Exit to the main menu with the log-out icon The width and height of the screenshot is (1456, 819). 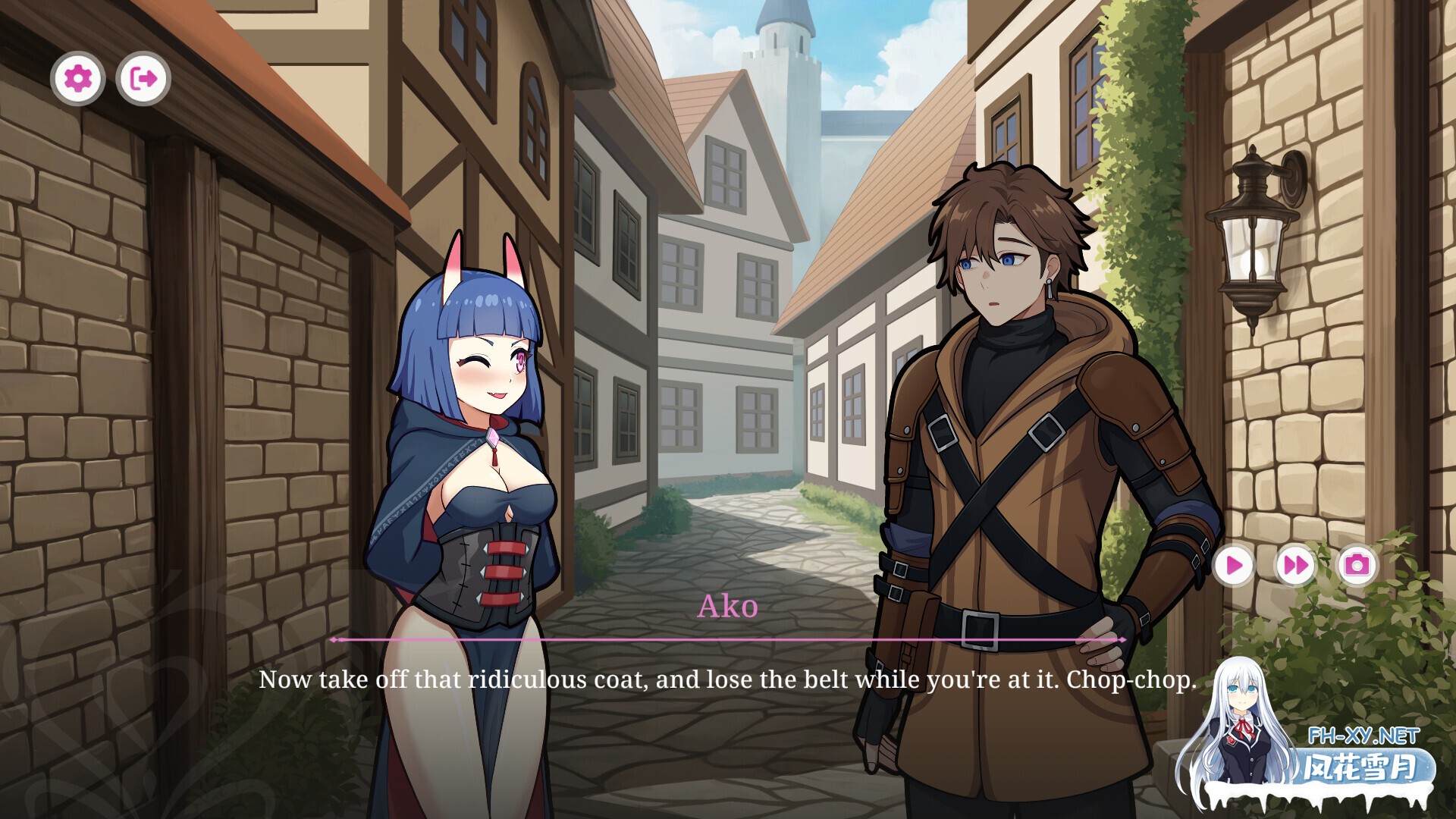[x=143, y=78]
